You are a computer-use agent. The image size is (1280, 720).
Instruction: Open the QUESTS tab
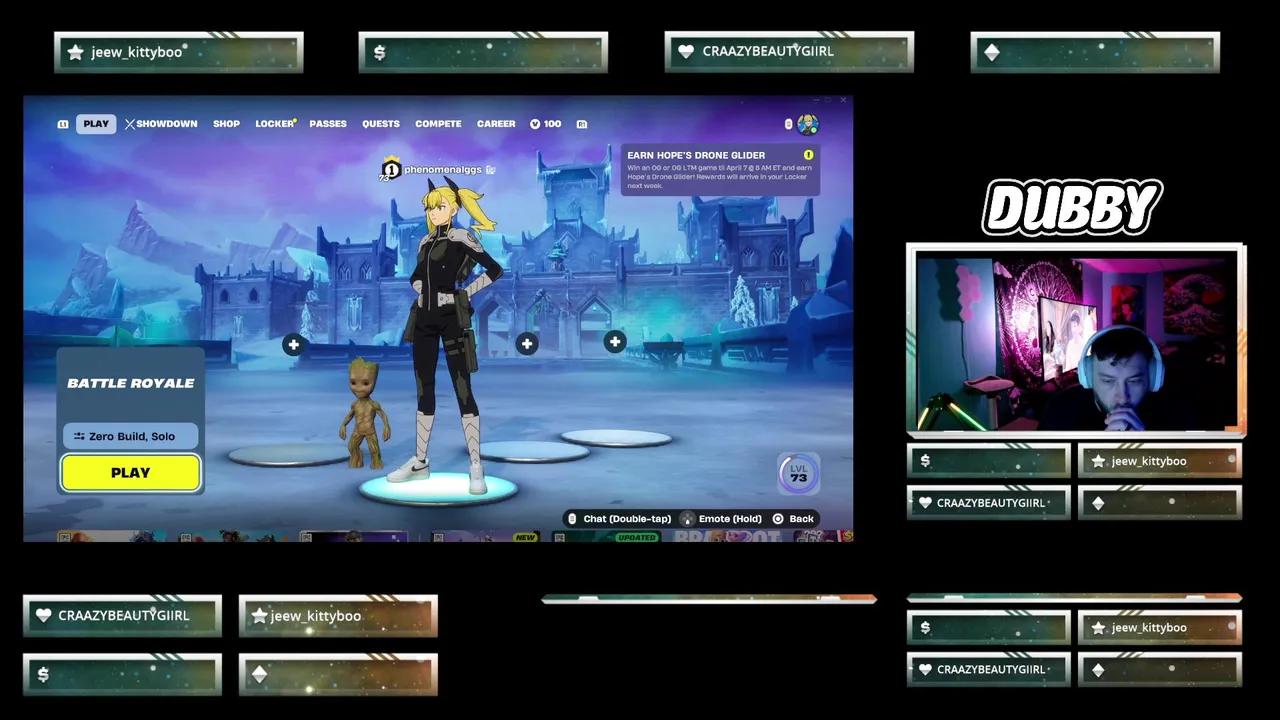[380, 123]
